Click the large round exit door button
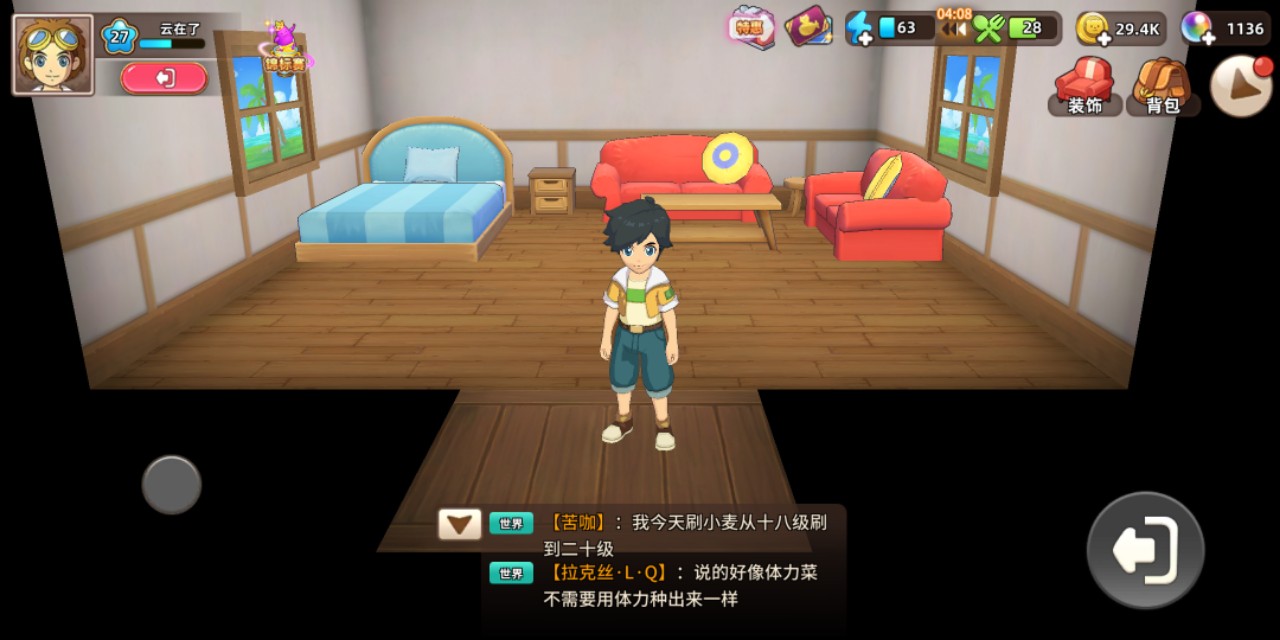The width and height of the screenshot is (1280, 640). tap(1145, 550)
